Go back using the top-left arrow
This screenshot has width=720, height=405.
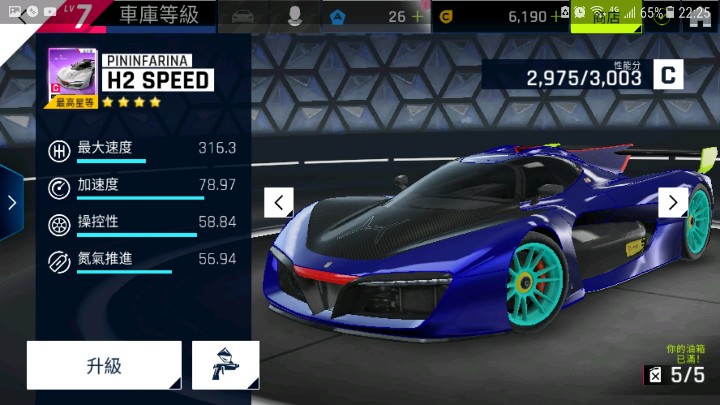22,17
